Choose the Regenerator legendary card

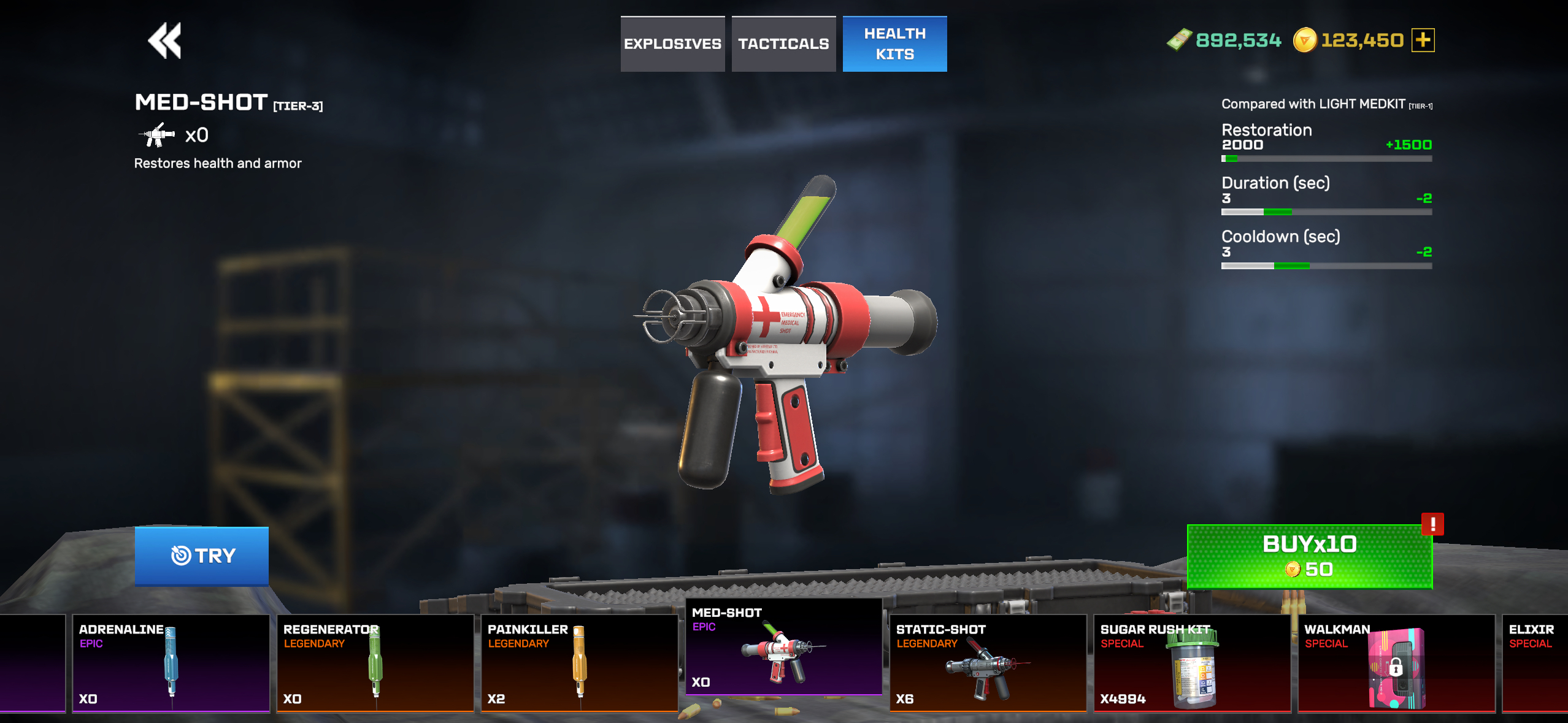pyautogui.click(x=375, y=664)
